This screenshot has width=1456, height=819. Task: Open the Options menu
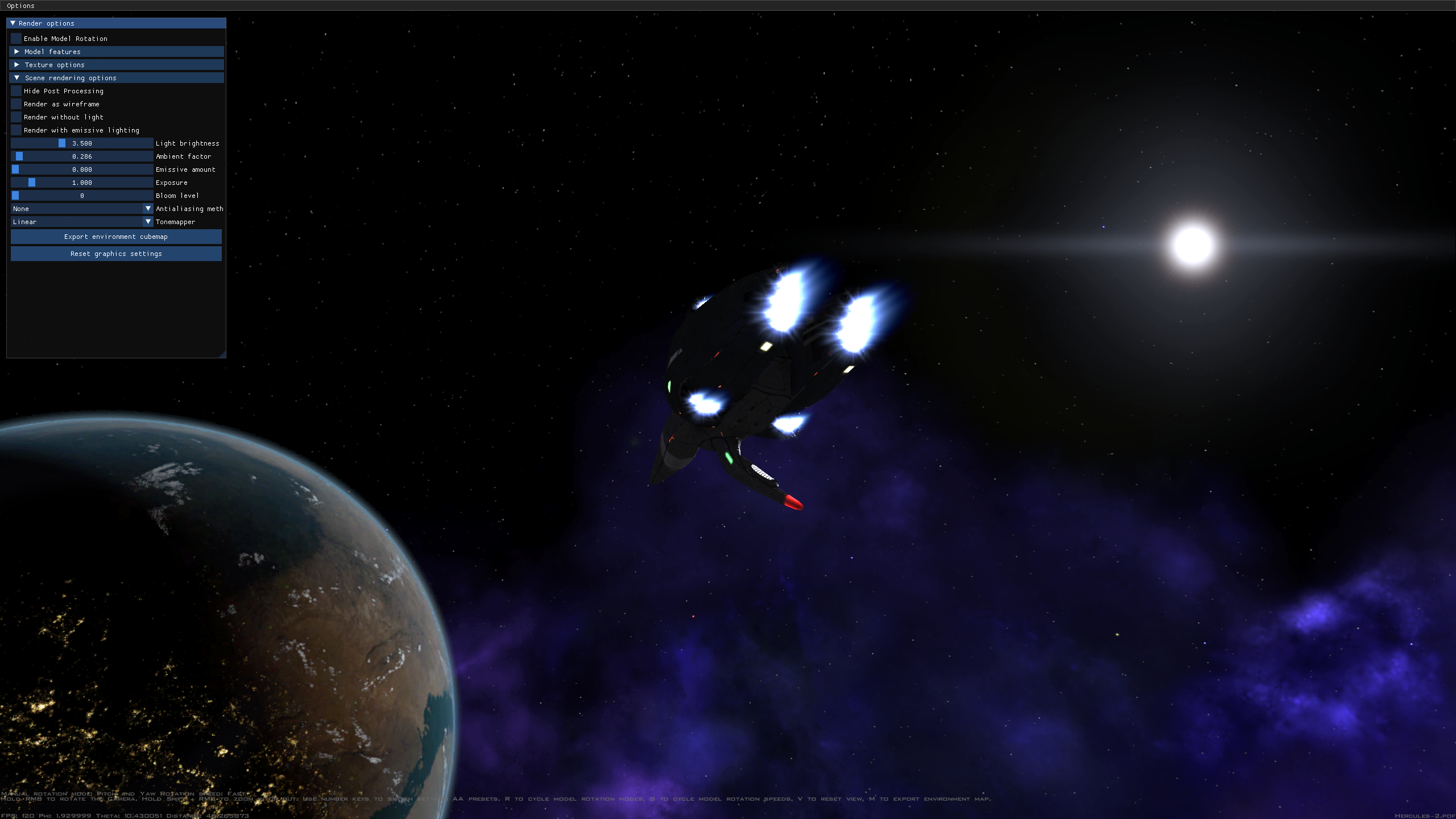(20, 6)
